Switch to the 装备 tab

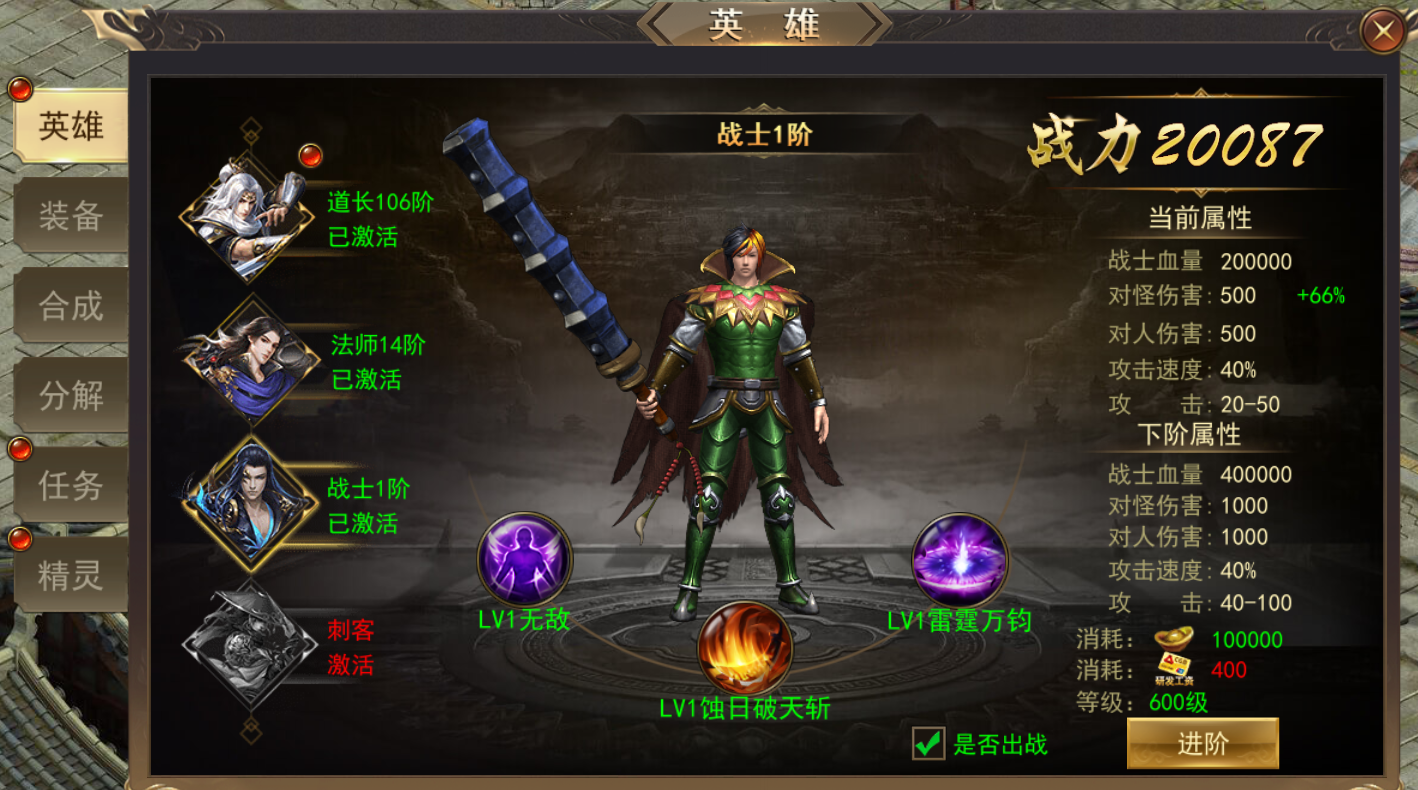70,216
